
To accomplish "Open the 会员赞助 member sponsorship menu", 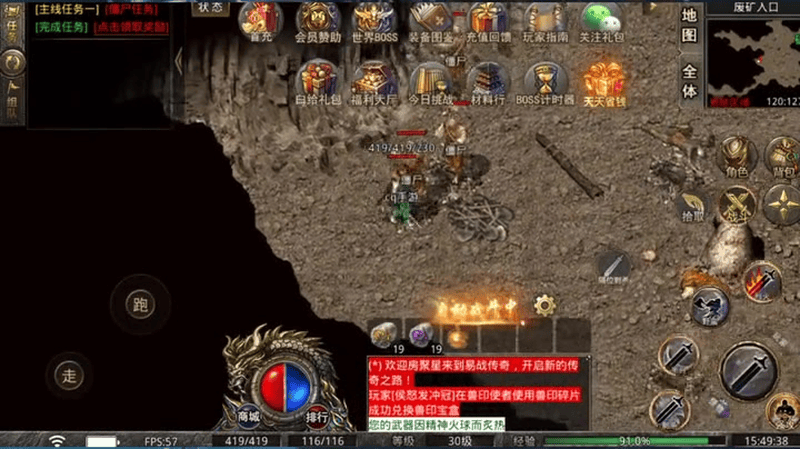I will (318, 21).
